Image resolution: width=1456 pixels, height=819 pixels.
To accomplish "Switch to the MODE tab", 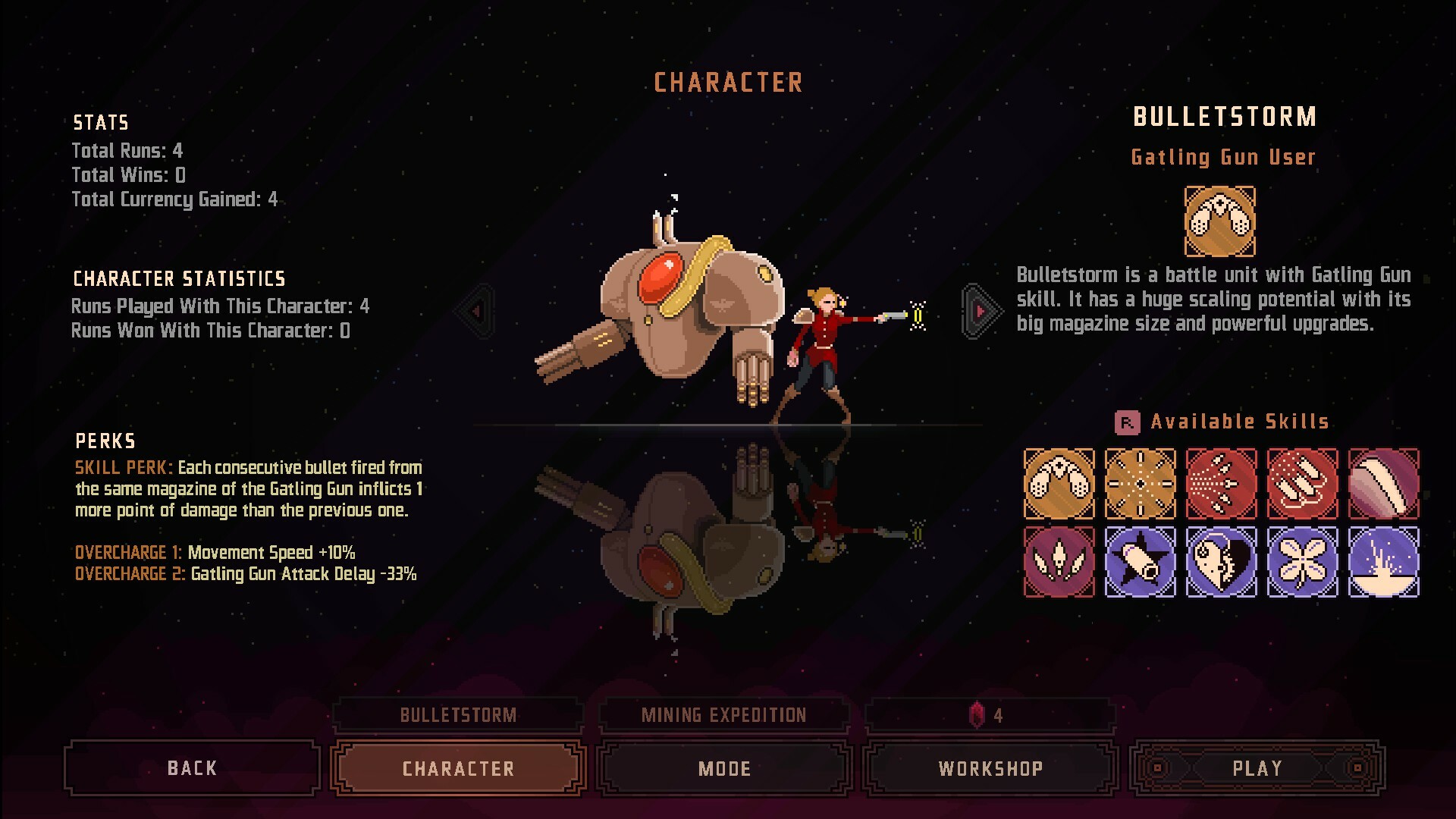I will click(x=724, y=768).
